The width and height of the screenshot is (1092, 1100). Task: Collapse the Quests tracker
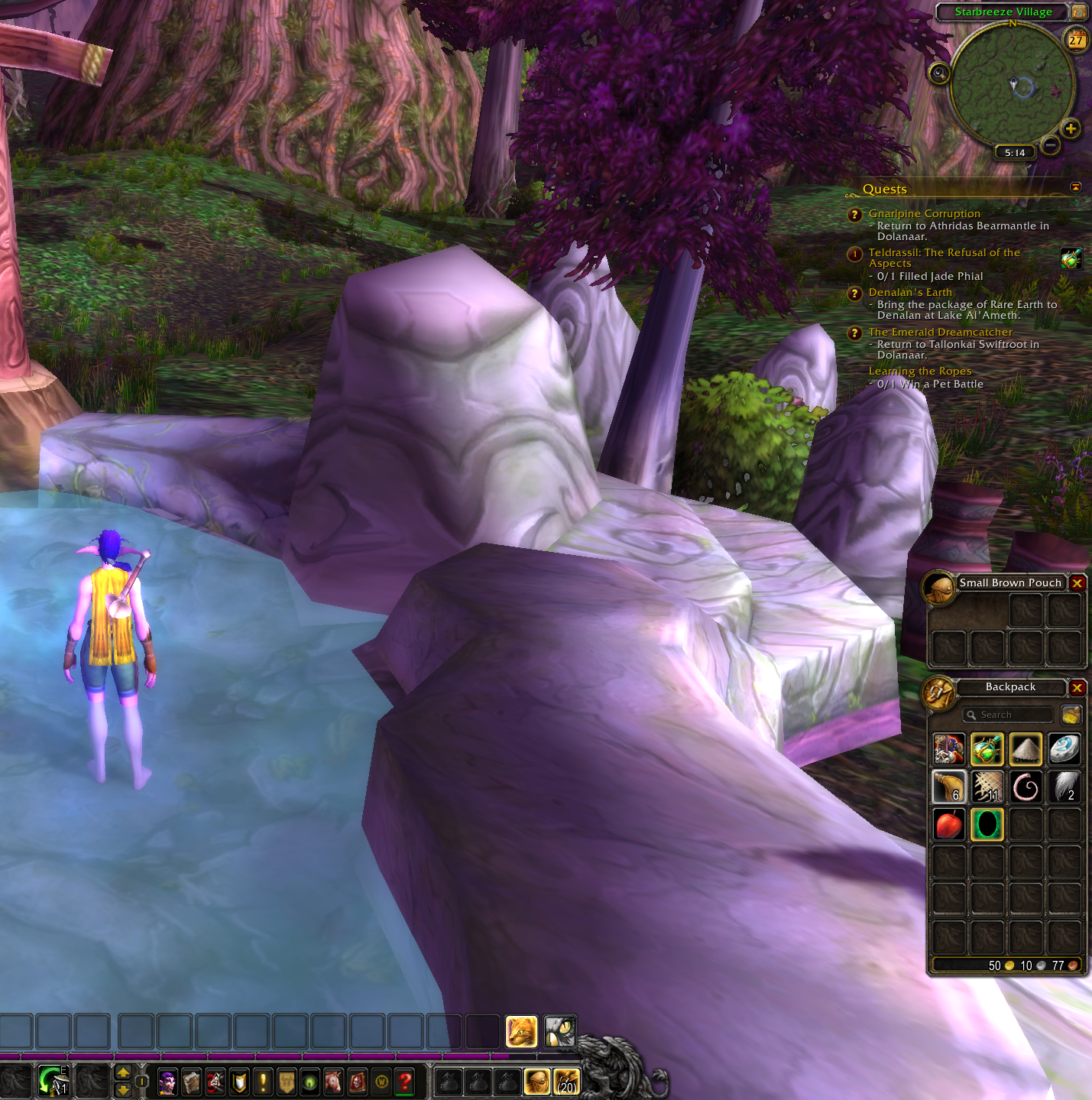pyautogui.click(x=1076, y=187)
